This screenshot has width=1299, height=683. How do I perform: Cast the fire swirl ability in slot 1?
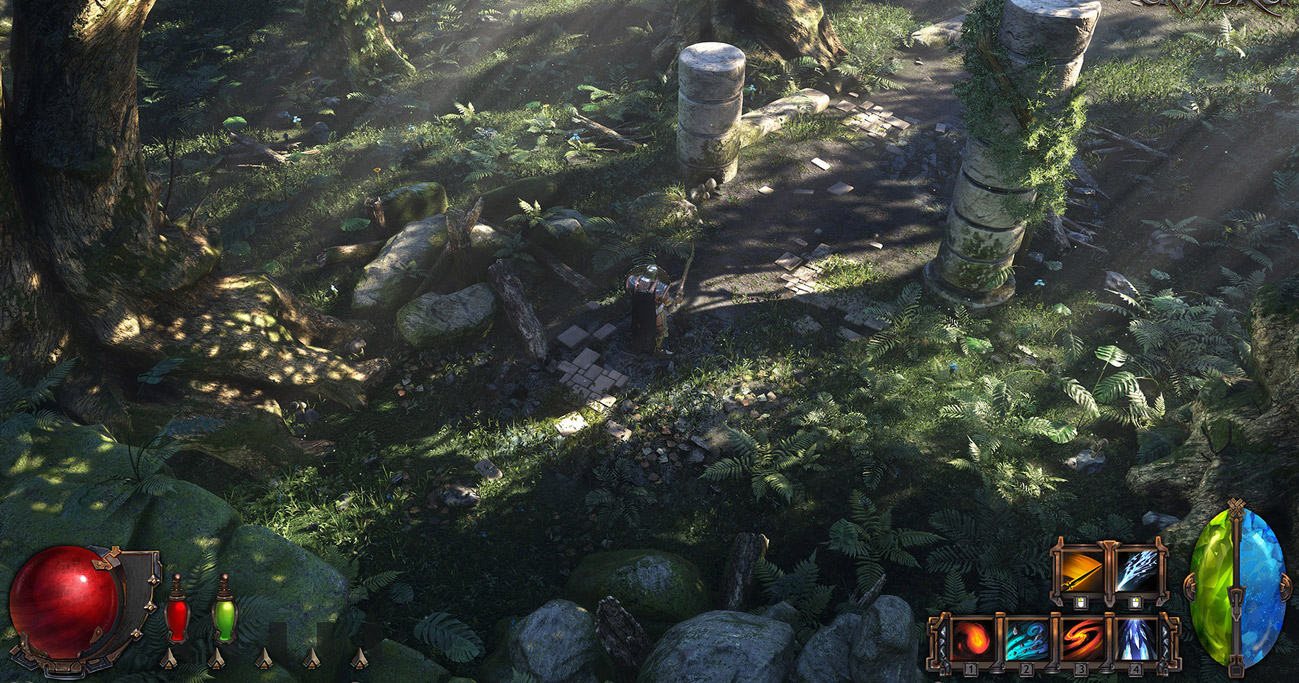[973, 640]
